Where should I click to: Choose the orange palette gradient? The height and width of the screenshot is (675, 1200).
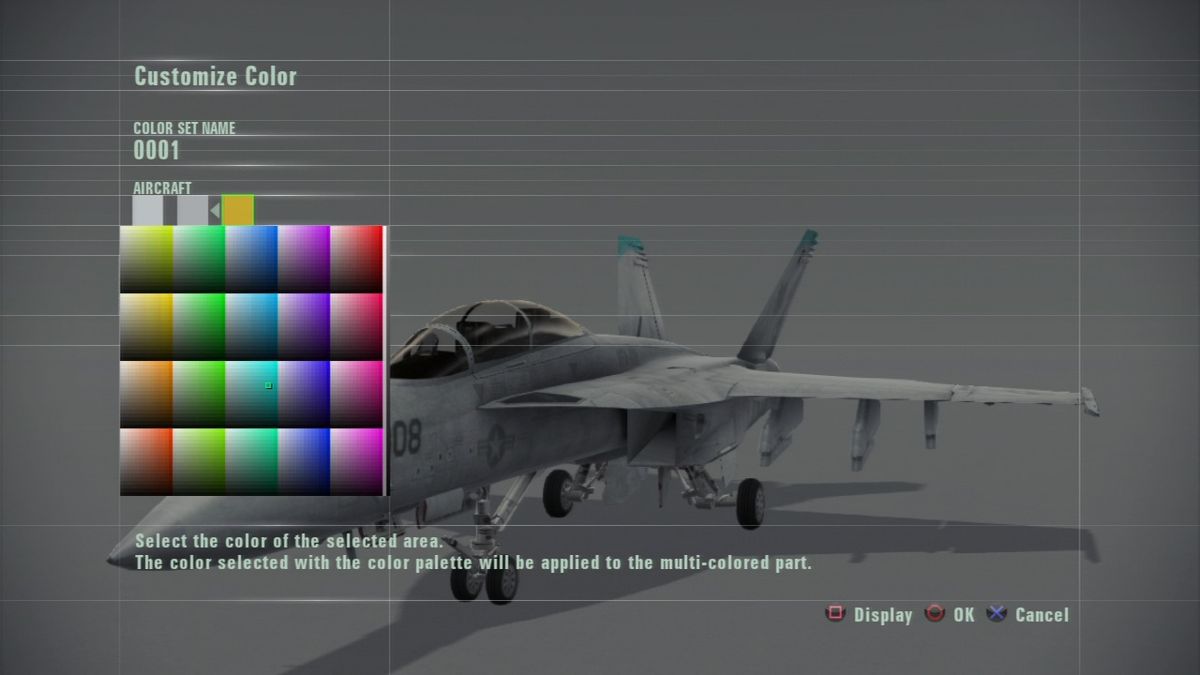pyautogui.click(x=146, y=394)
